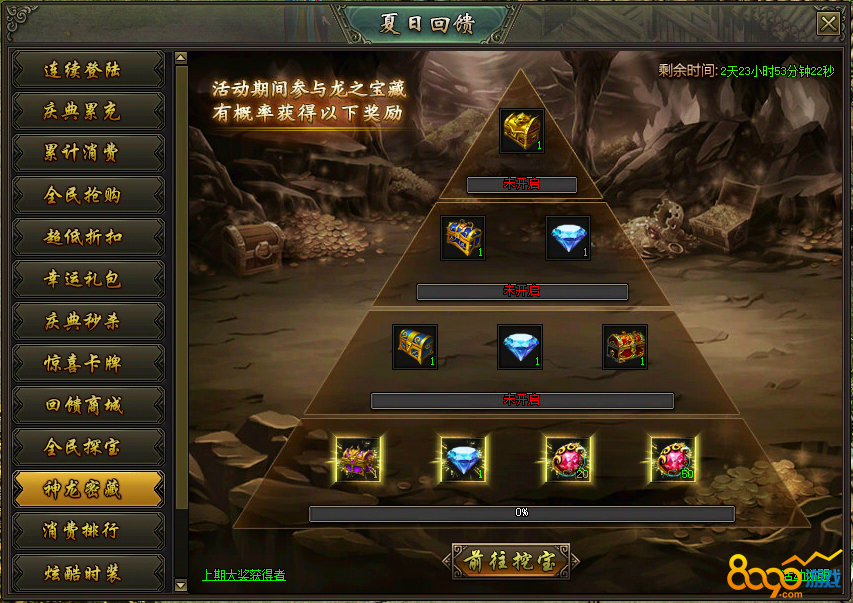Select the highlighted 神龙密藏 tab

[87, 489]
